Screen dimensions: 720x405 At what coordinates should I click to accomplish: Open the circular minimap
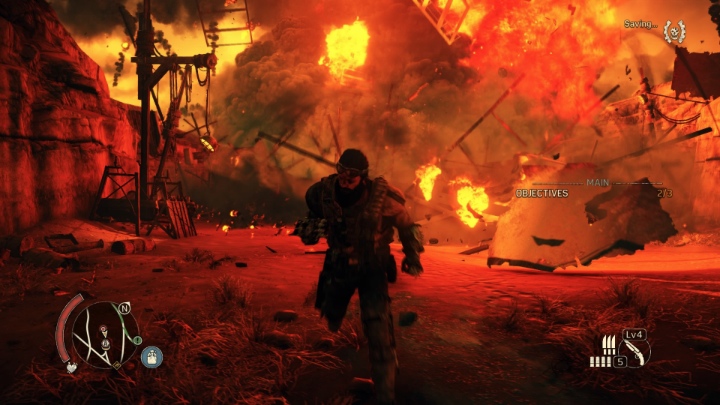[107, 333]
